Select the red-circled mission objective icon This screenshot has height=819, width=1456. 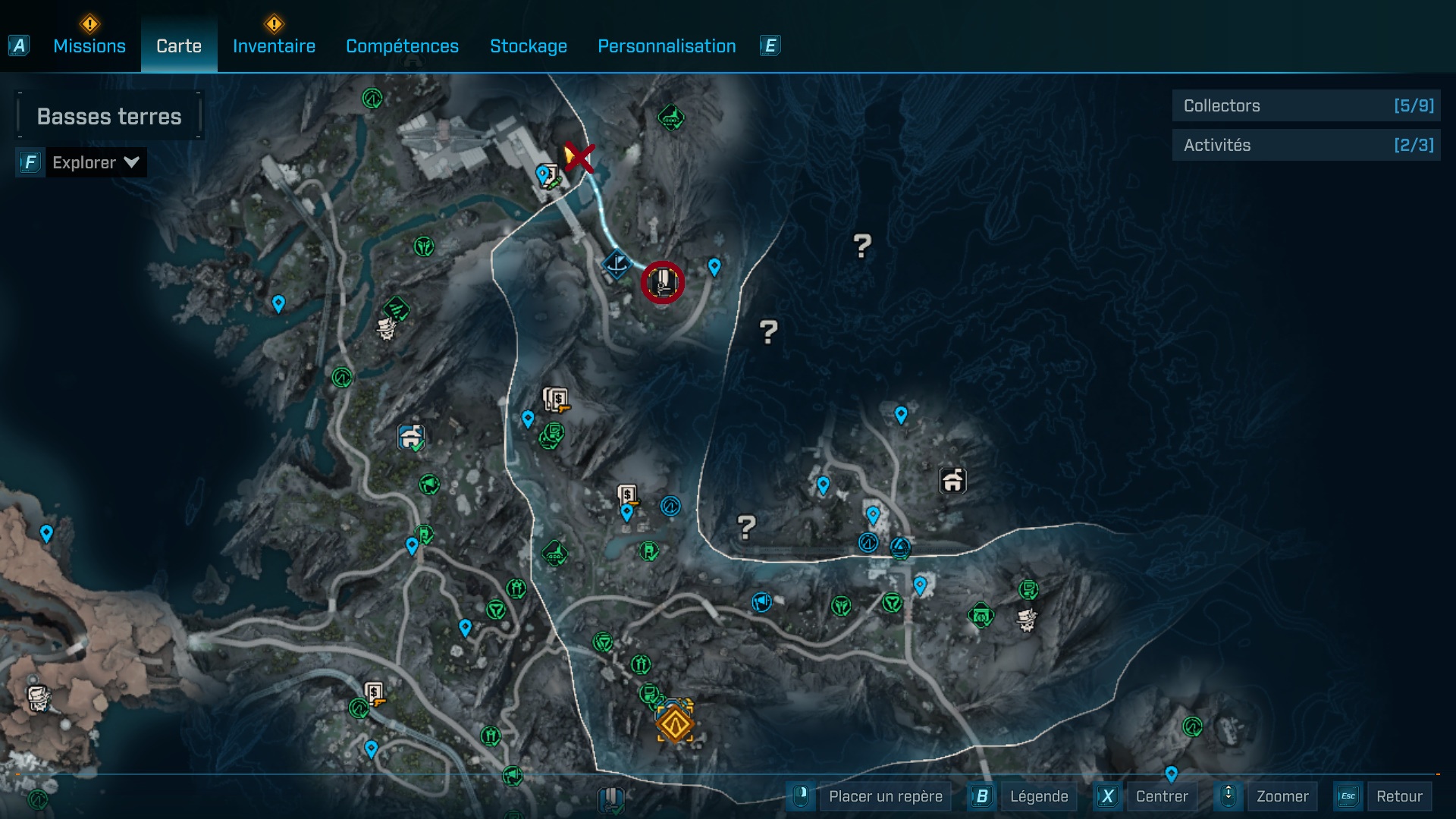(662, 282)
